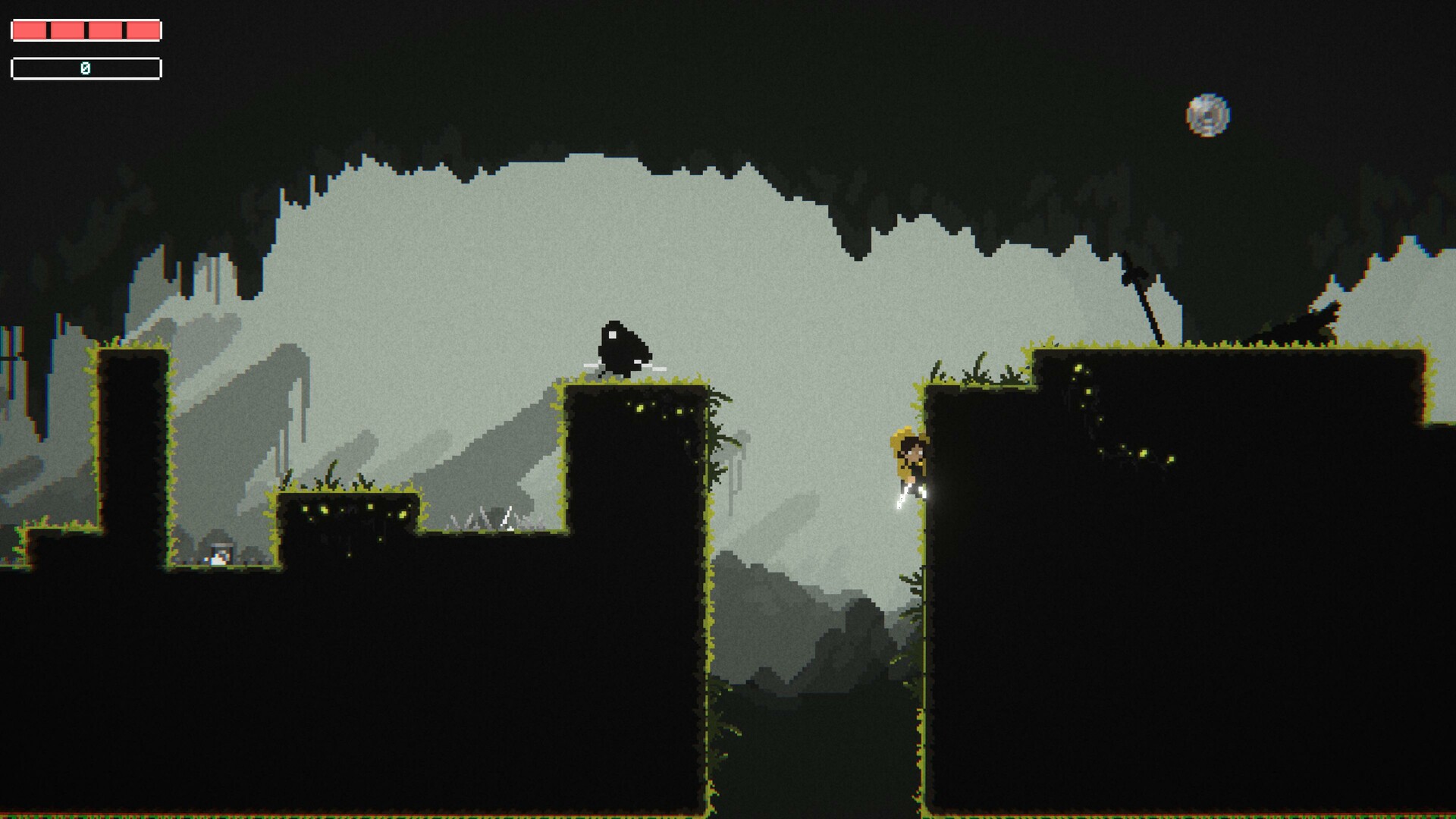Toggle the last red health bar segment
The height and width of the screenshot is (819, 1456).
pyautogui.click(x=142, y=30)
